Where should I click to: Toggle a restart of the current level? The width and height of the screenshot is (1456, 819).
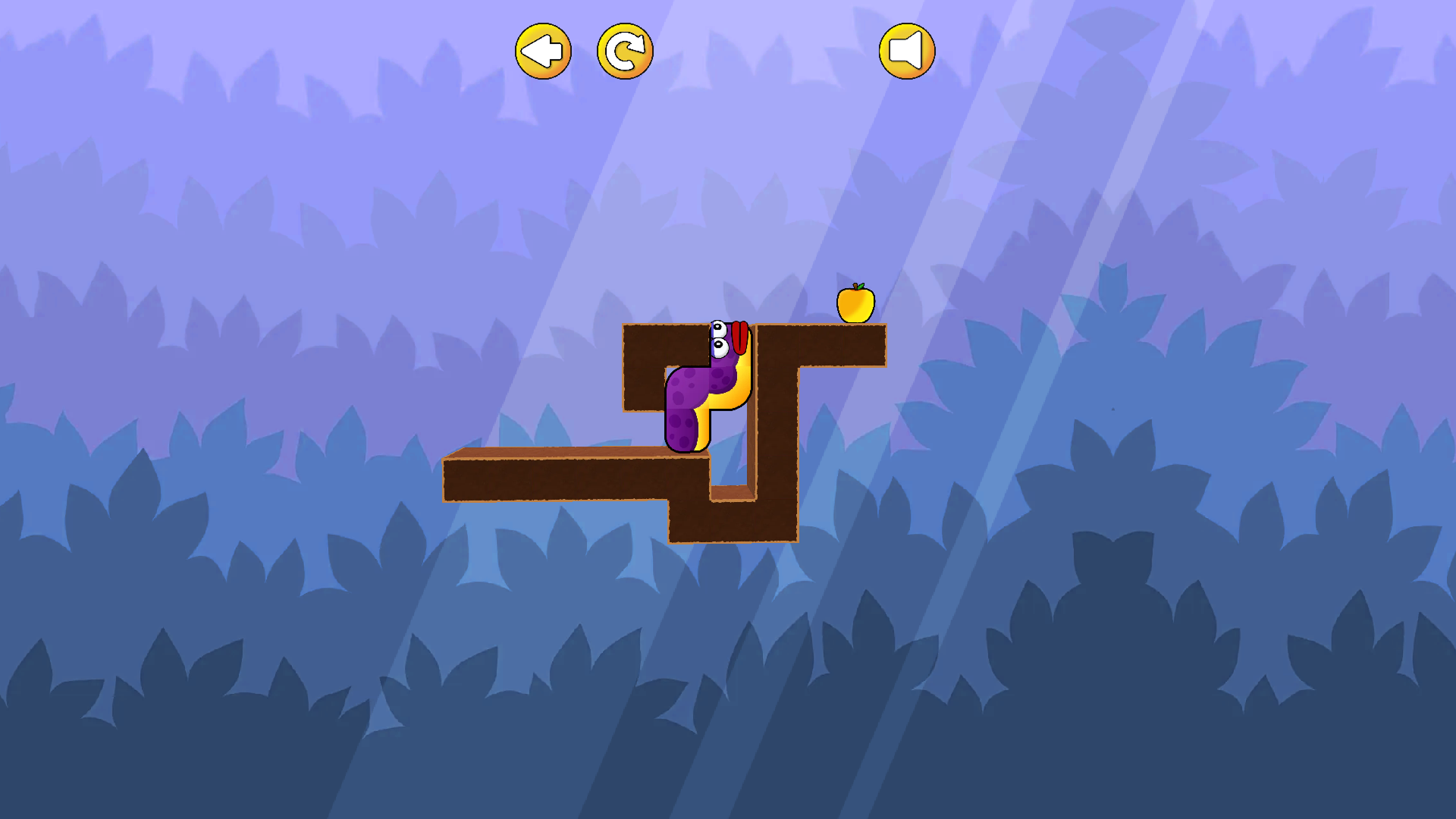click(625, 50)
